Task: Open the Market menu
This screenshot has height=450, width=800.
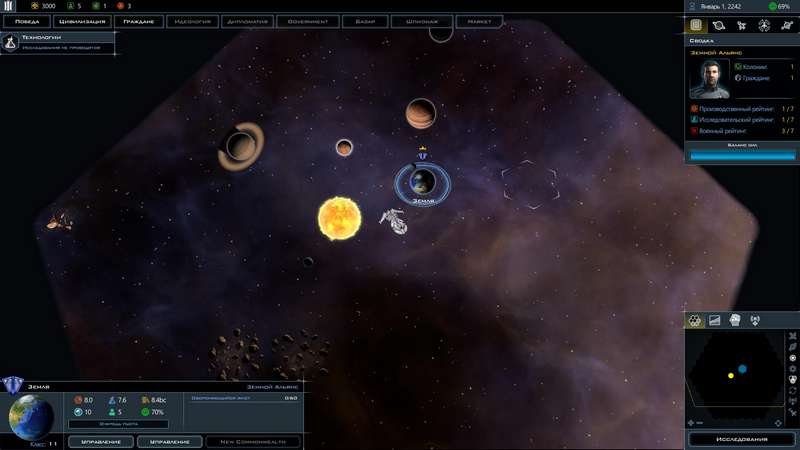Action: [x=479, y=20]
